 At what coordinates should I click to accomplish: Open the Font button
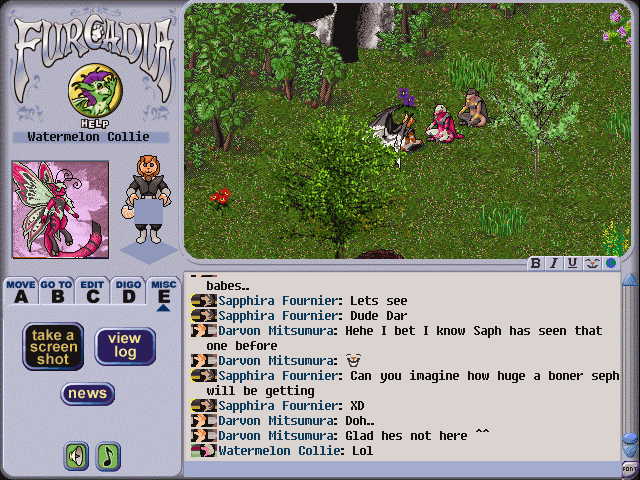(629, 468)
